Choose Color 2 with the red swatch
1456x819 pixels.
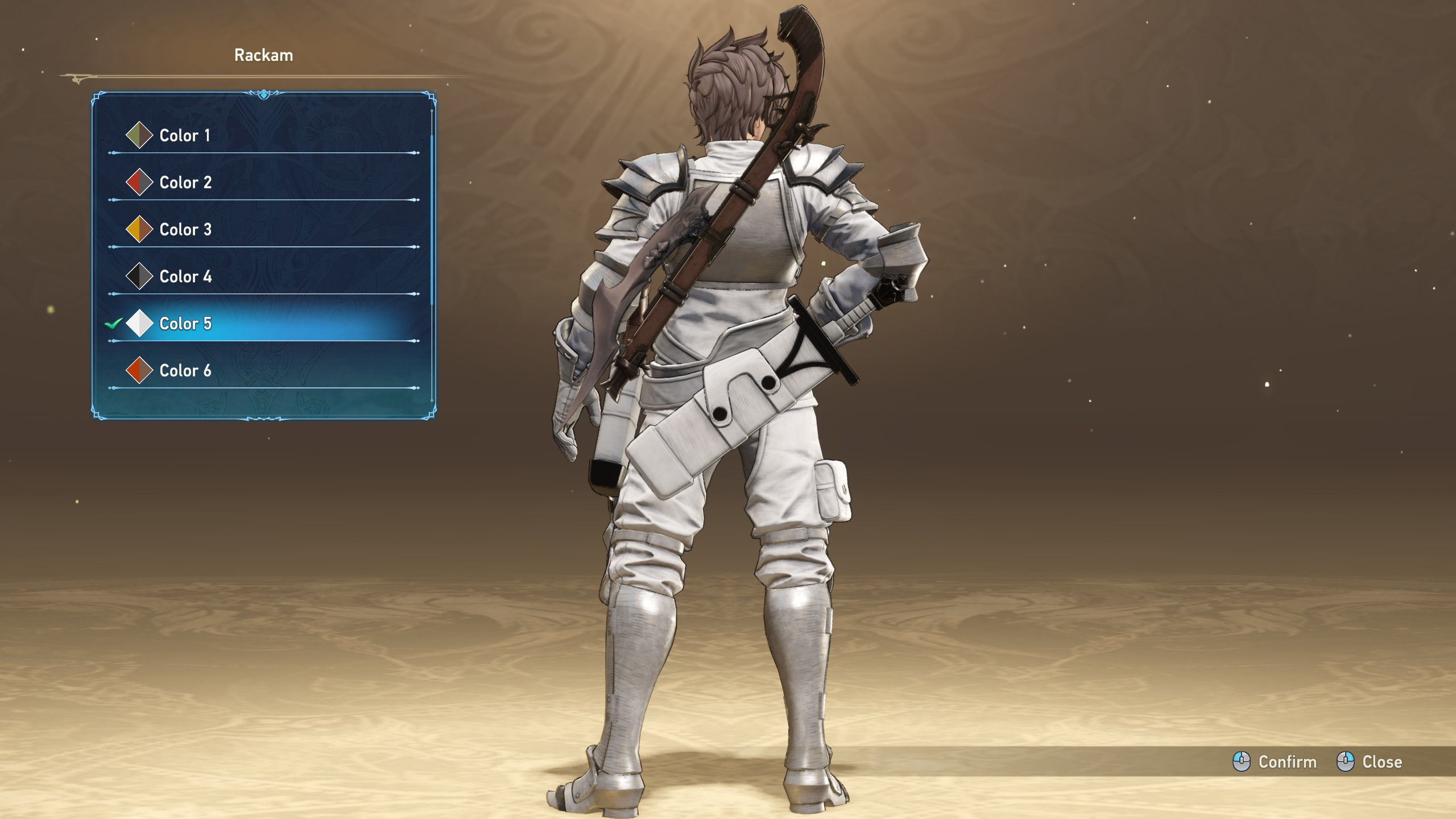click(263, 183)
